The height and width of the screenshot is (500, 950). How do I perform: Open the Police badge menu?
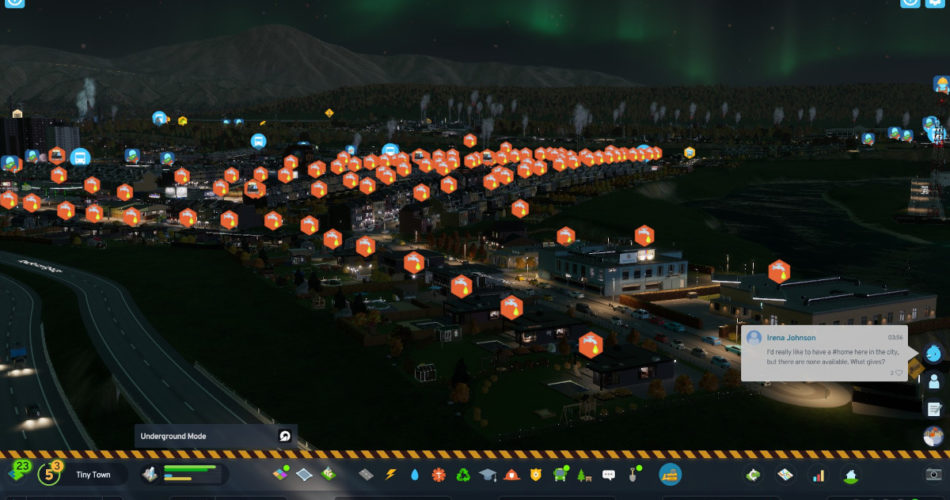point(536,474)
